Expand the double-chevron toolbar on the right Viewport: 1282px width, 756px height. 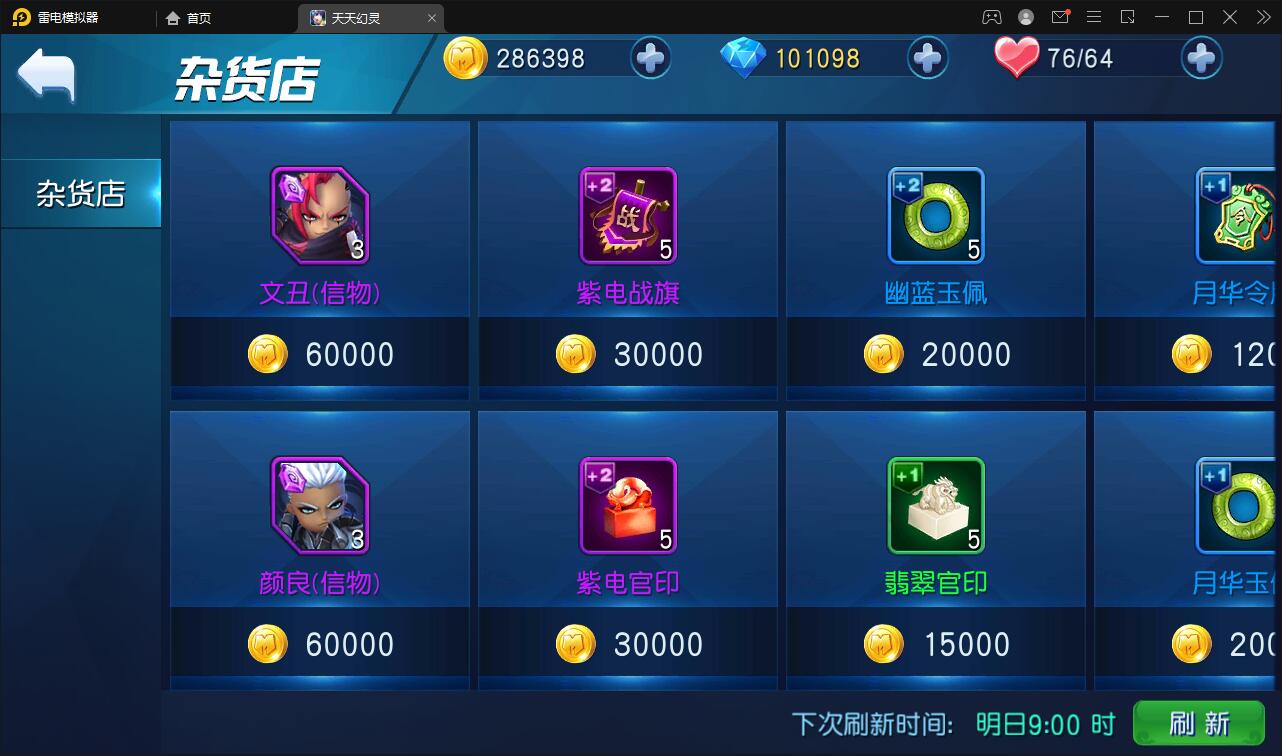(x=1262, y=17)
